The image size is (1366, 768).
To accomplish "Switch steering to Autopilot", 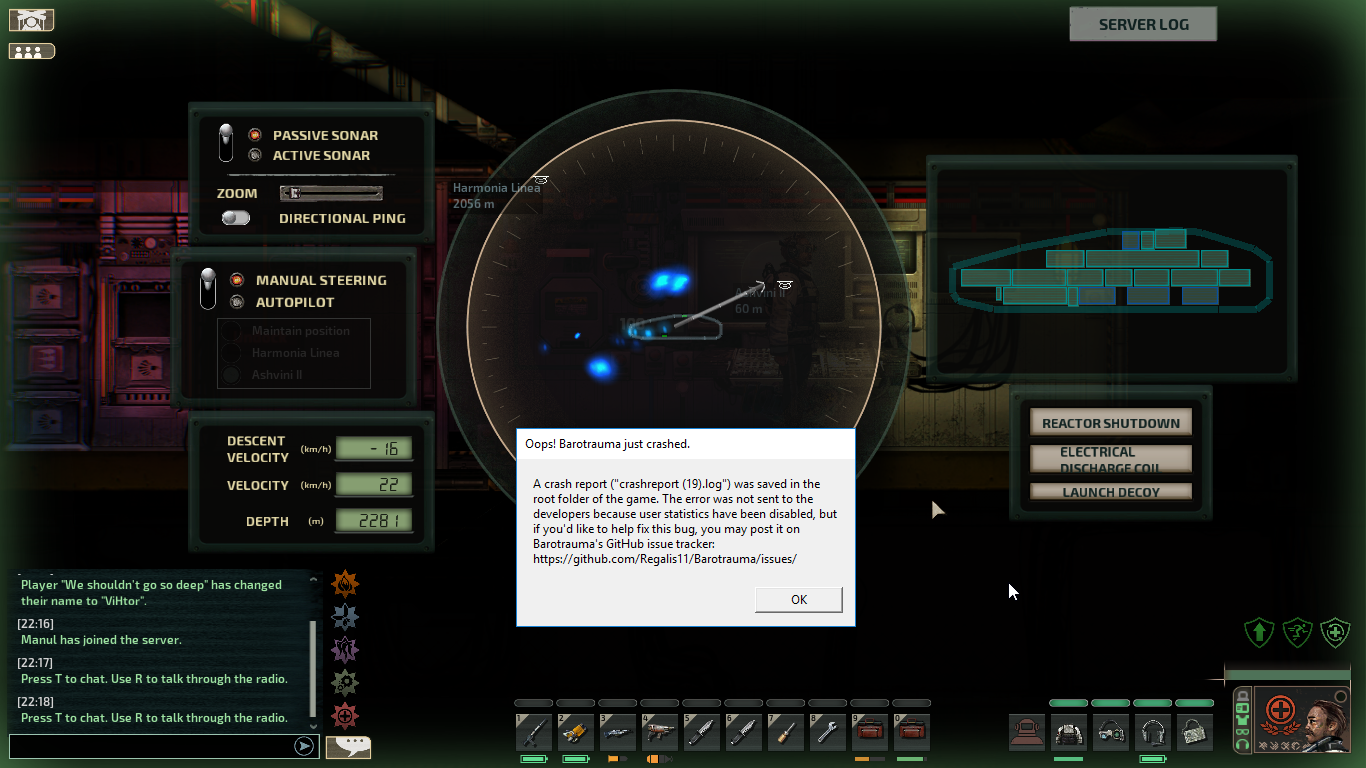I will [x=294, y=302].
